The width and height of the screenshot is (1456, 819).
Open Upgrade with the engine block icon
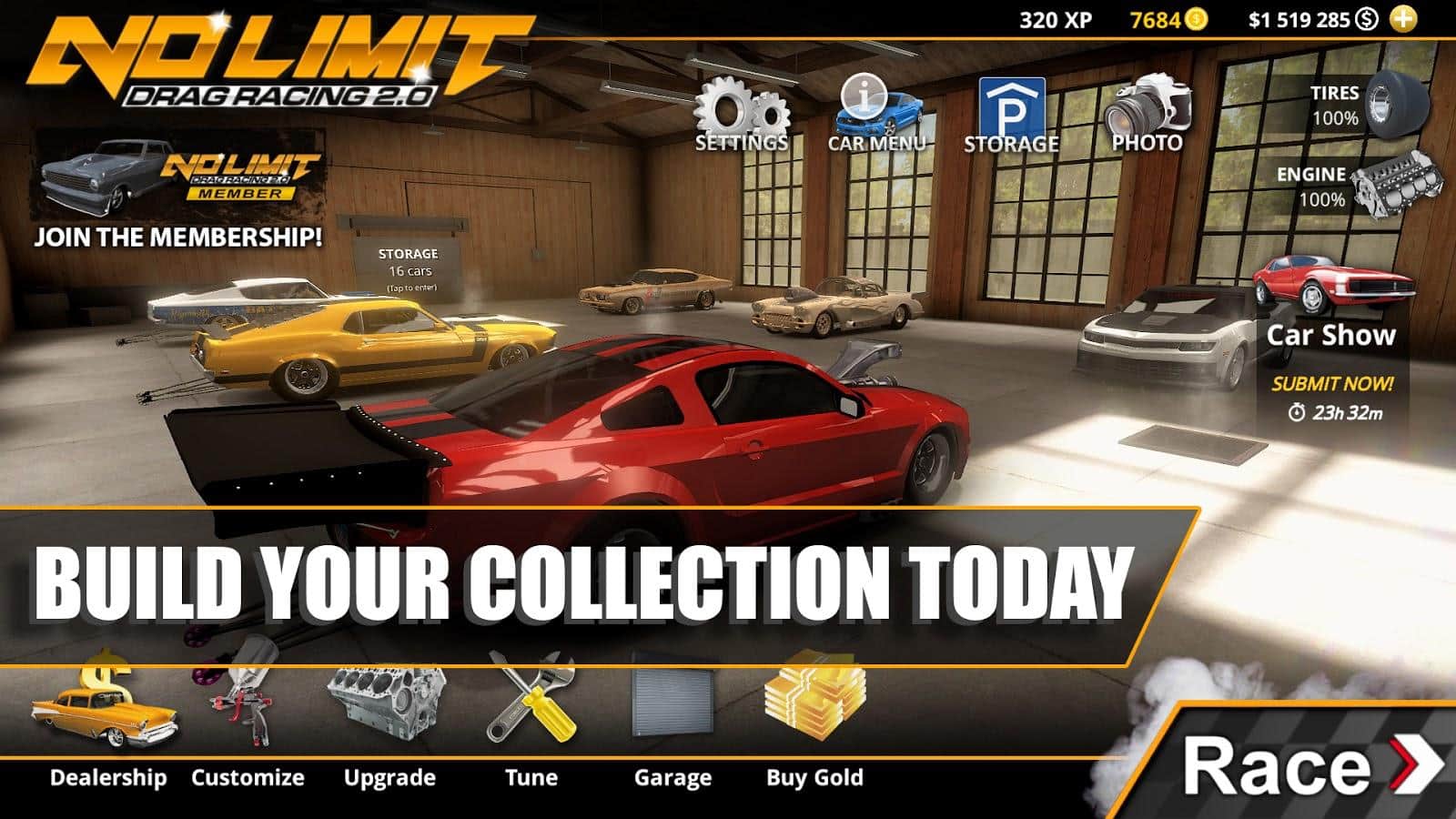pyautogui.click(x=387, y=705)
